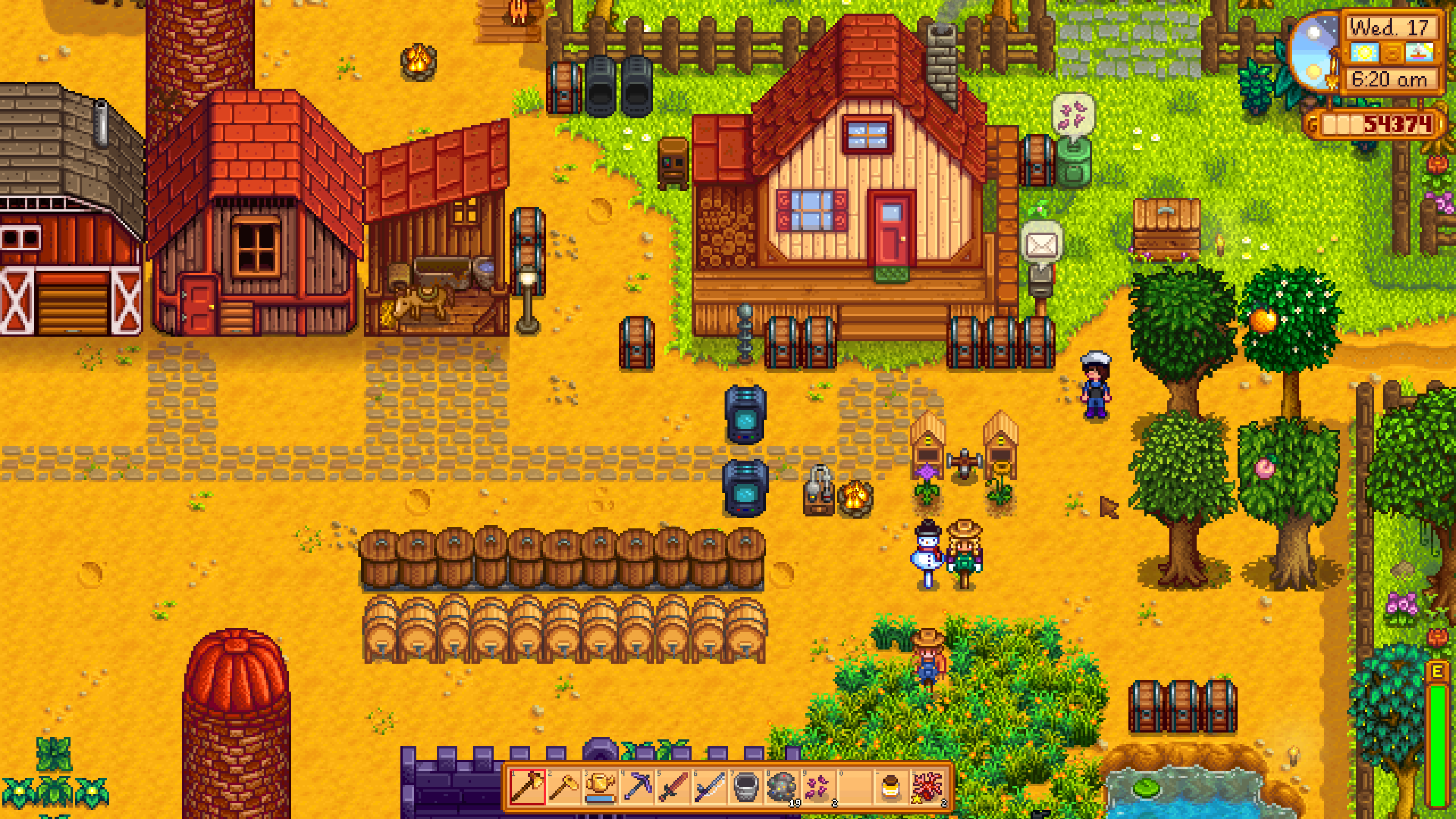Viewport: 1456px width, 819px height.
Task: Click the coin luck icon in the clock panel
Action: (x=1392, y=54)
